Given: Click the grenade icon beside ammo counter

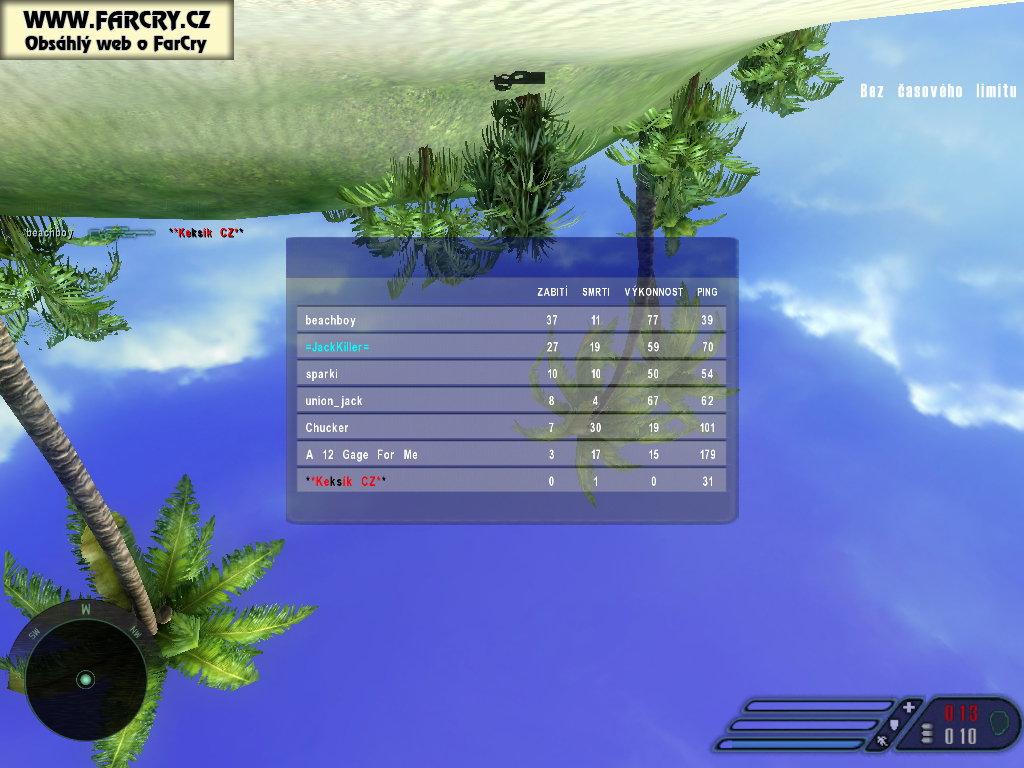Looking at the screenshot, I should 1000,720.
